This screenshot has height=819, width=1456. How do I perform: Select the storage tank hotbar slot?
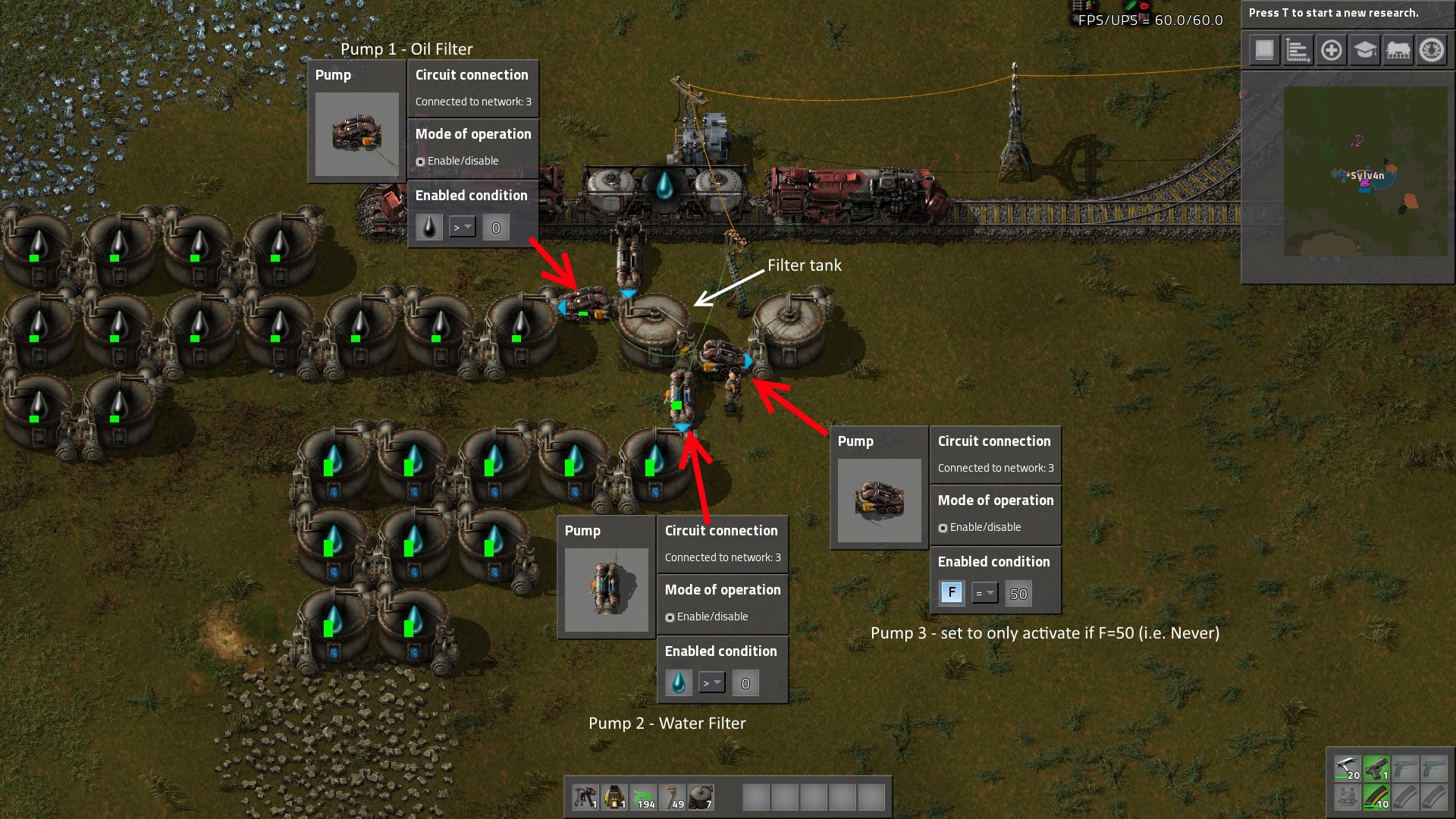701,797
